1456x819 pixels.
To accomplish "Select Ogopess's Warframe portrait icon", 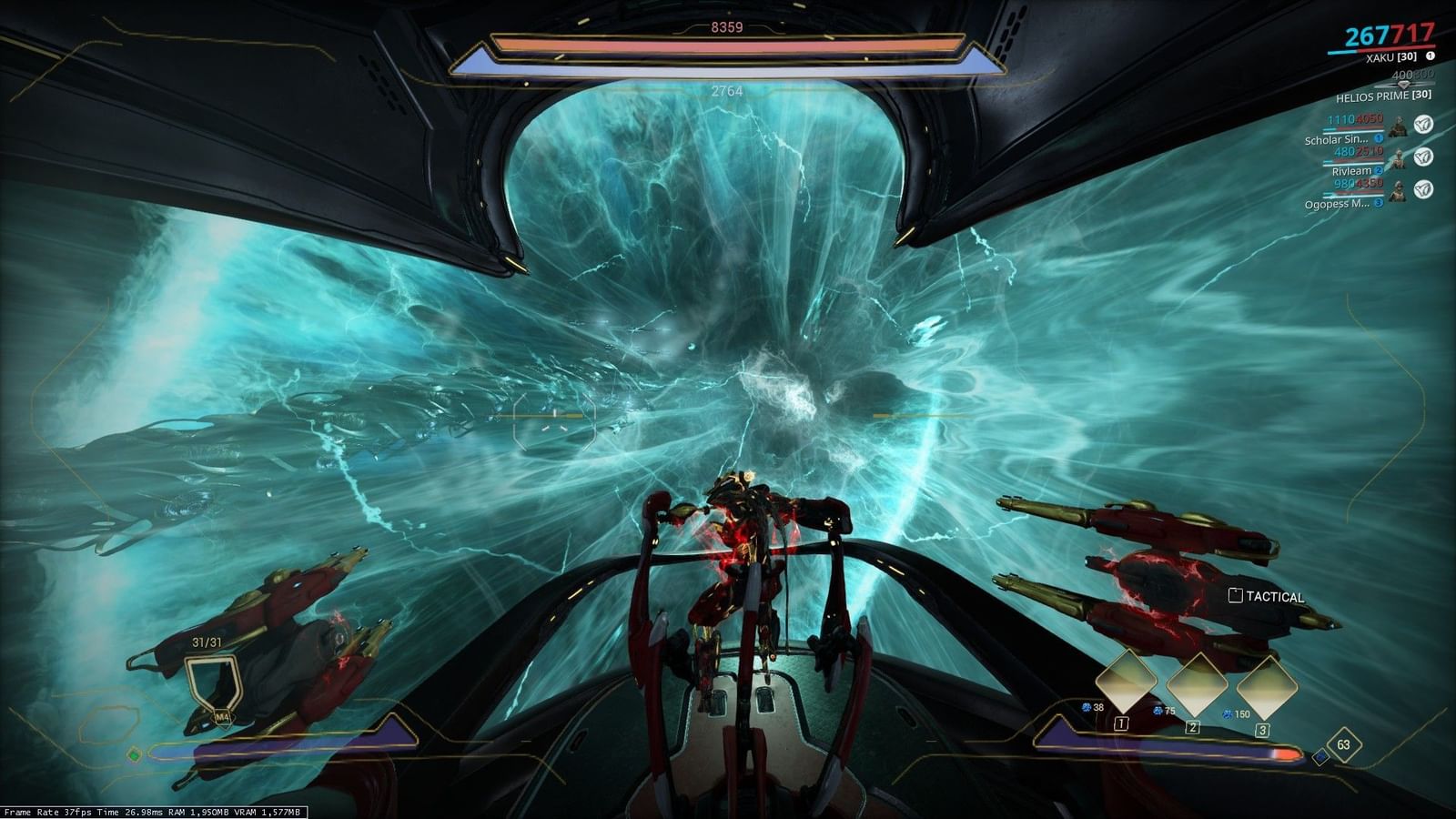I will [1398, 191].
